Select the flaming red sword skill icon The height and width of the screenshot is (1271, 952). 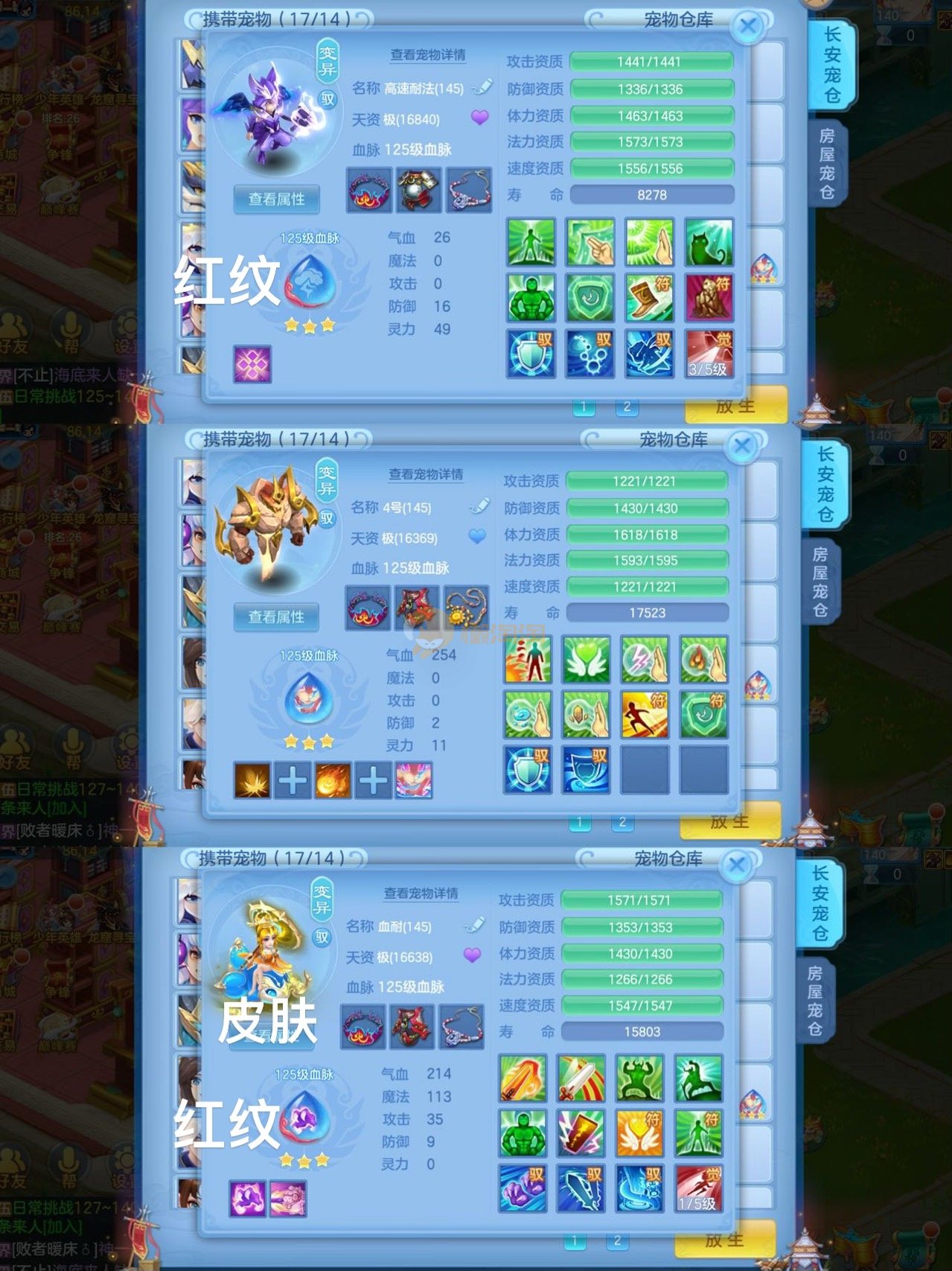click(x=523, y=1078)
